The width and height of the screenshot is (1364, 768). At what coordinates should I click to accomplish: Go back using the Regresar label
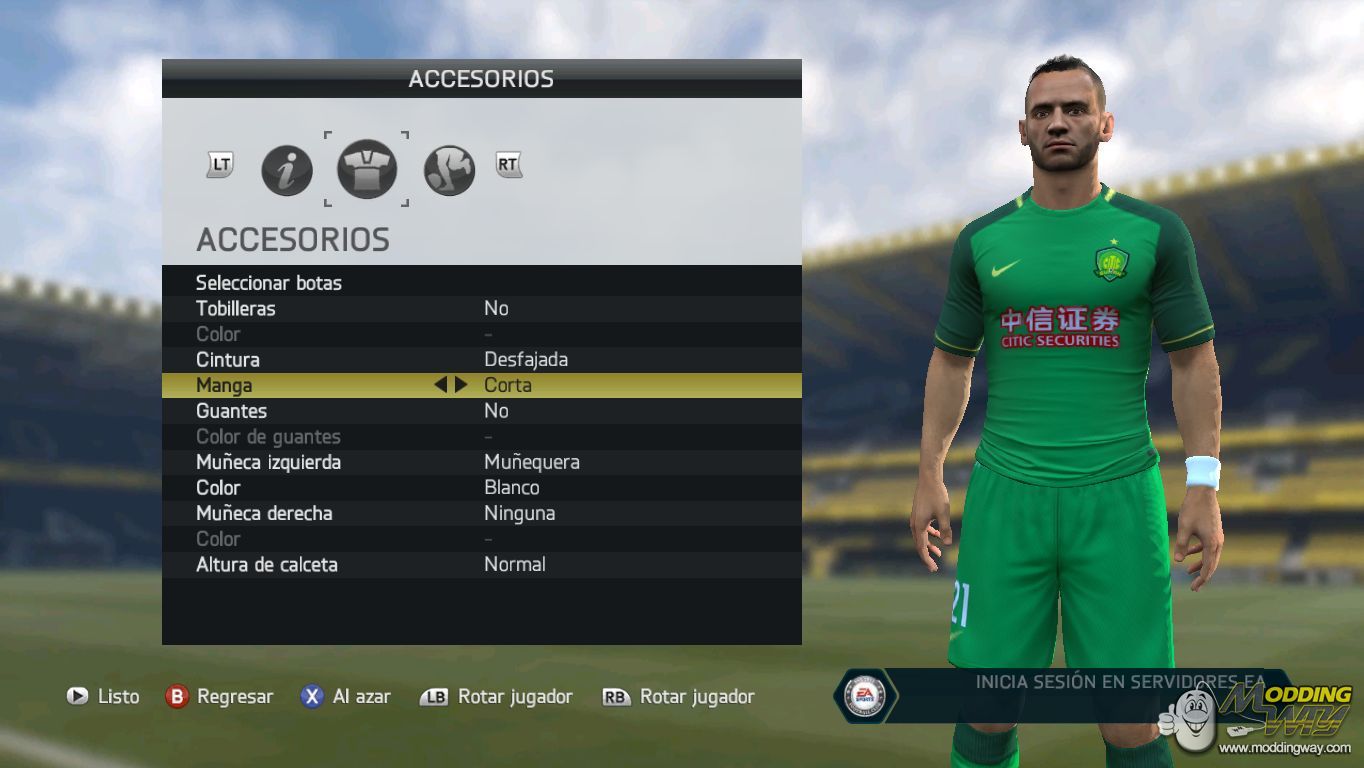tap(235, 697)
